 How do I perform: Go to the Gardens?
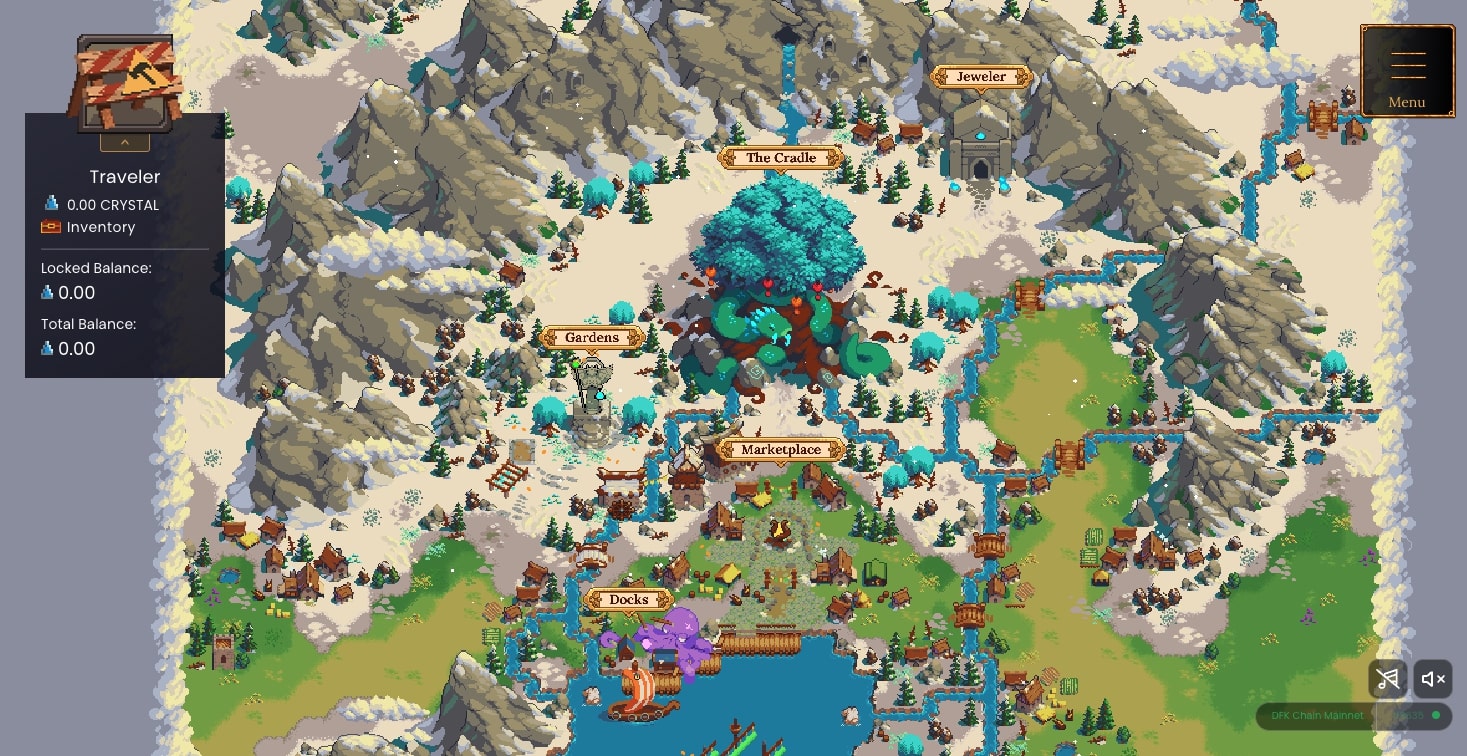591,338
